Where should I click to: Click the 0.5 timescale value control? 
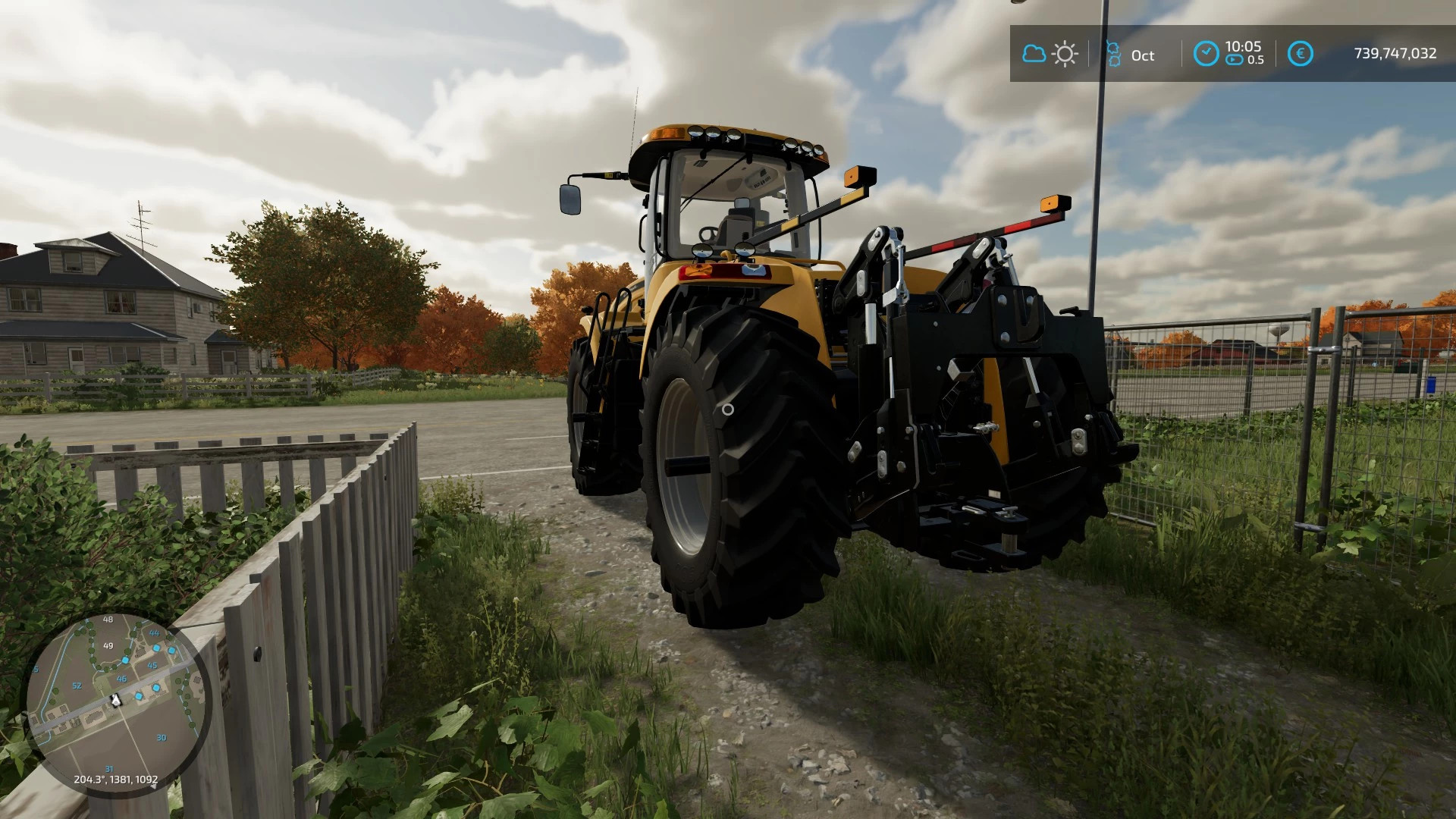pos(1256,59)
